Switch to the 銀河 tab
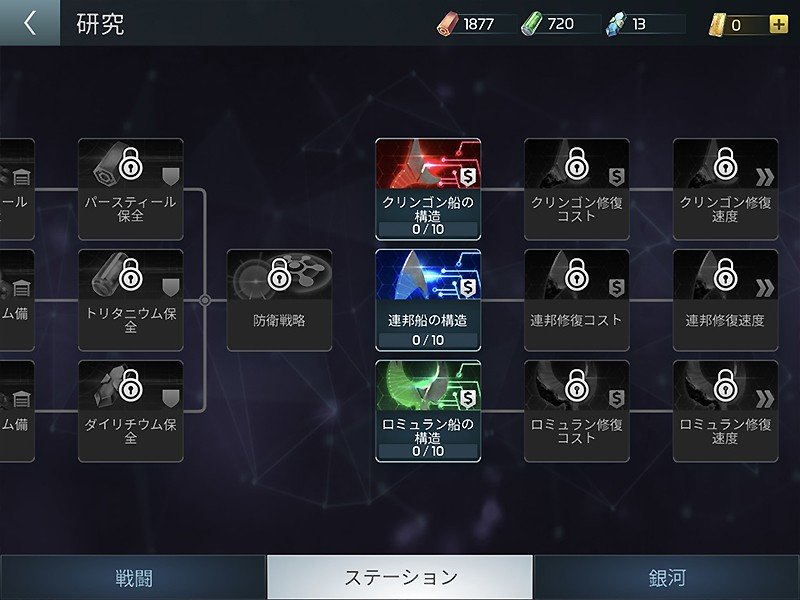Screen dimensions: 800x600 coord(667,578)
